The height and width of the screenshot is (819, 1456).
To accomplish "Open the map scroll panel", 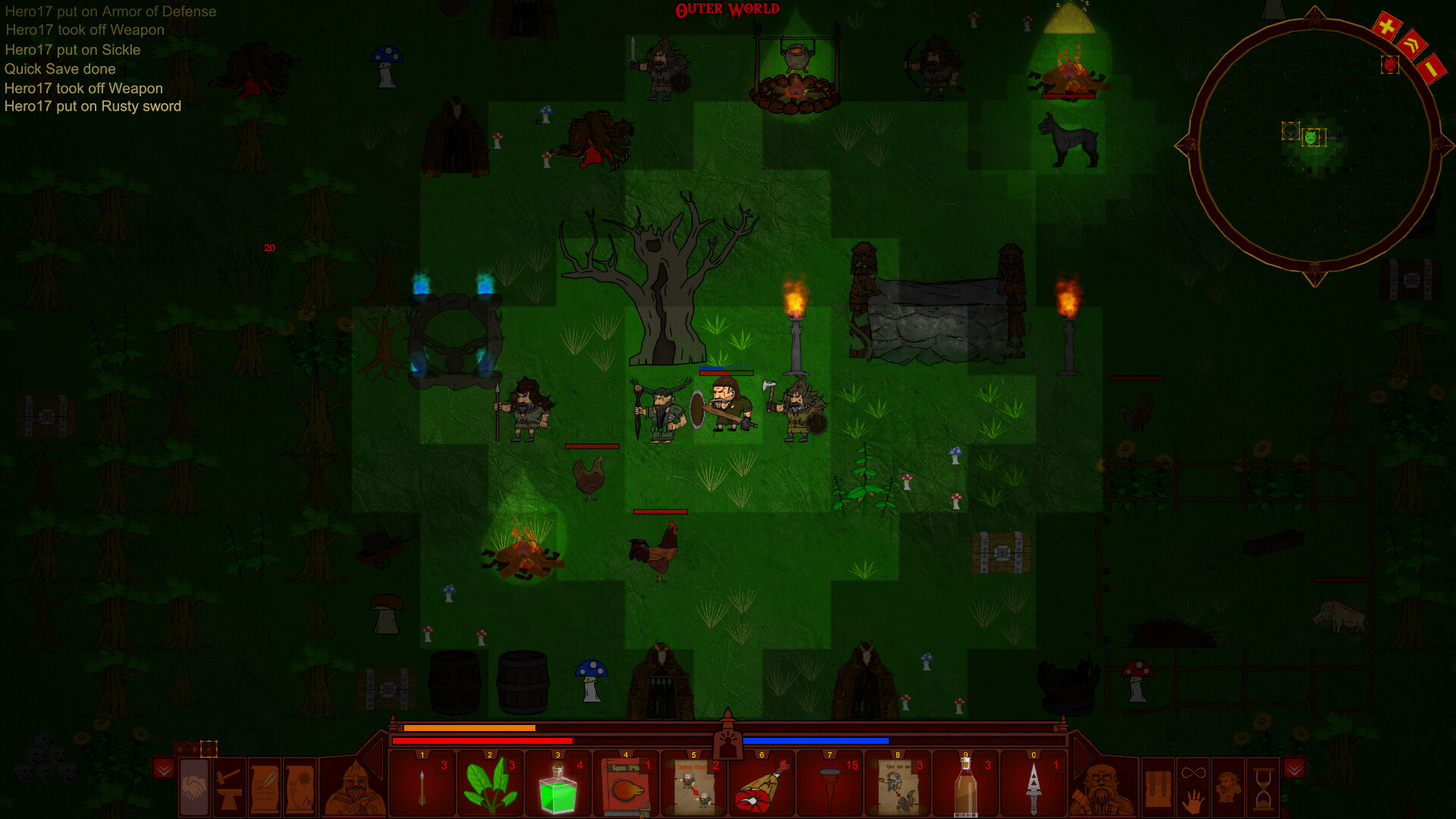I will [x=300, y=789].
